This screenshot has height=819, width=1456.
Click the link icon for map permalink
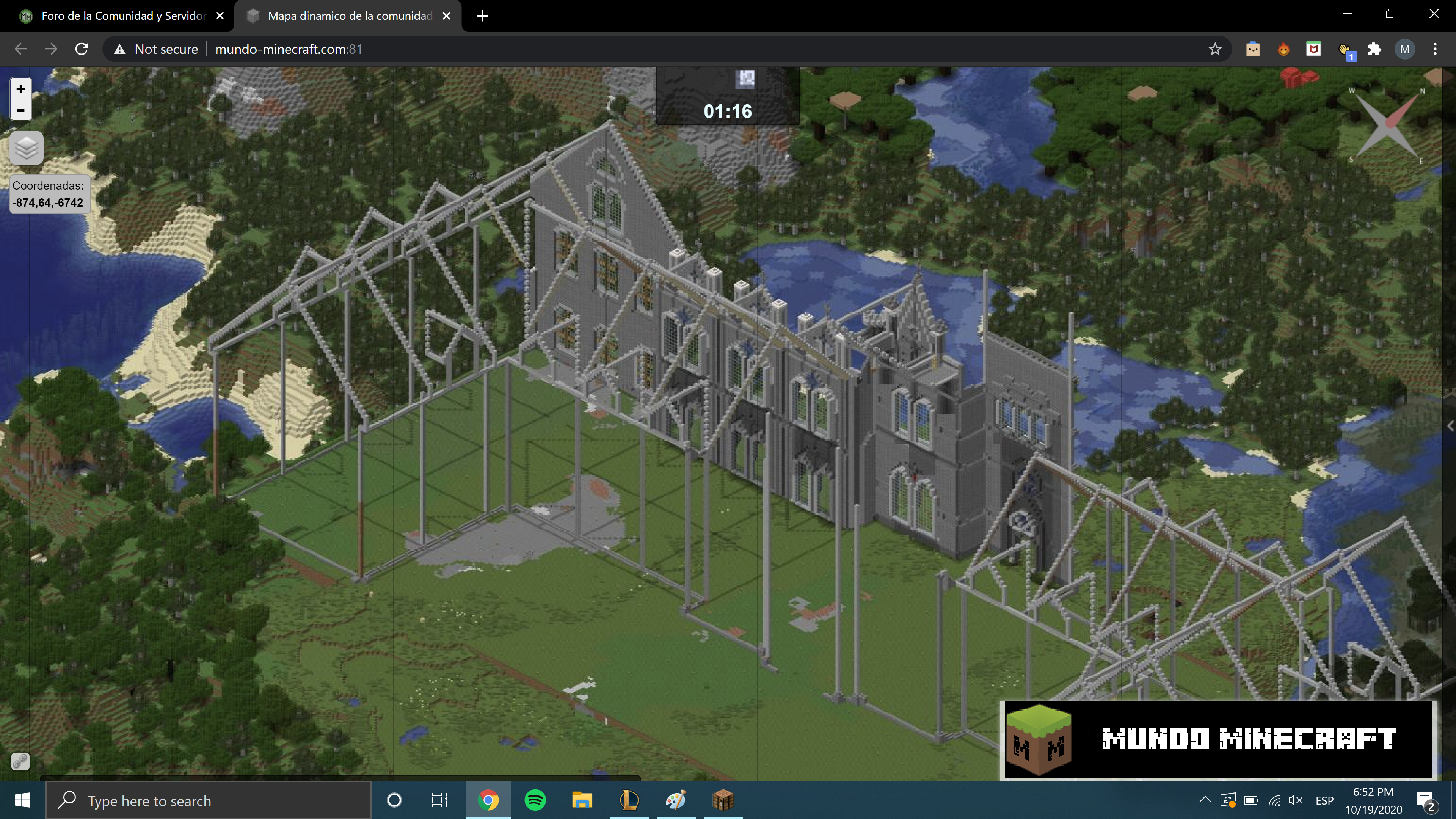coord(20,761)
